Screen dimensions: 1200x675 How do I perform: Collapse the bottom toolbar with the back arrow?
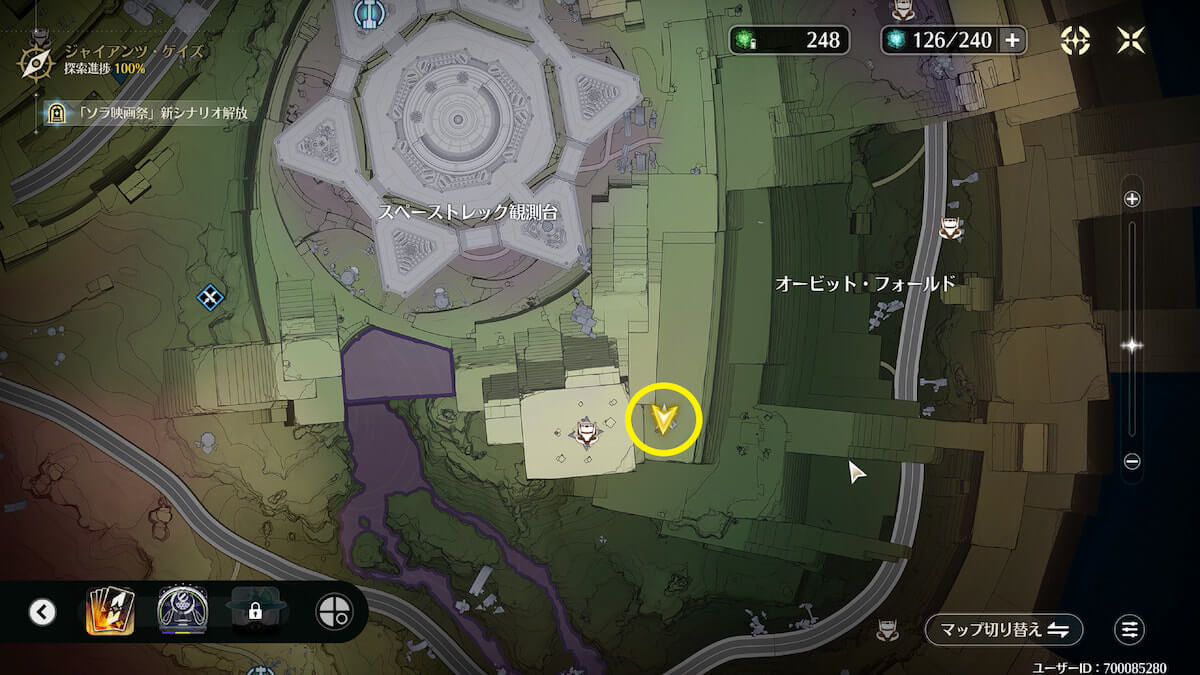42,611
